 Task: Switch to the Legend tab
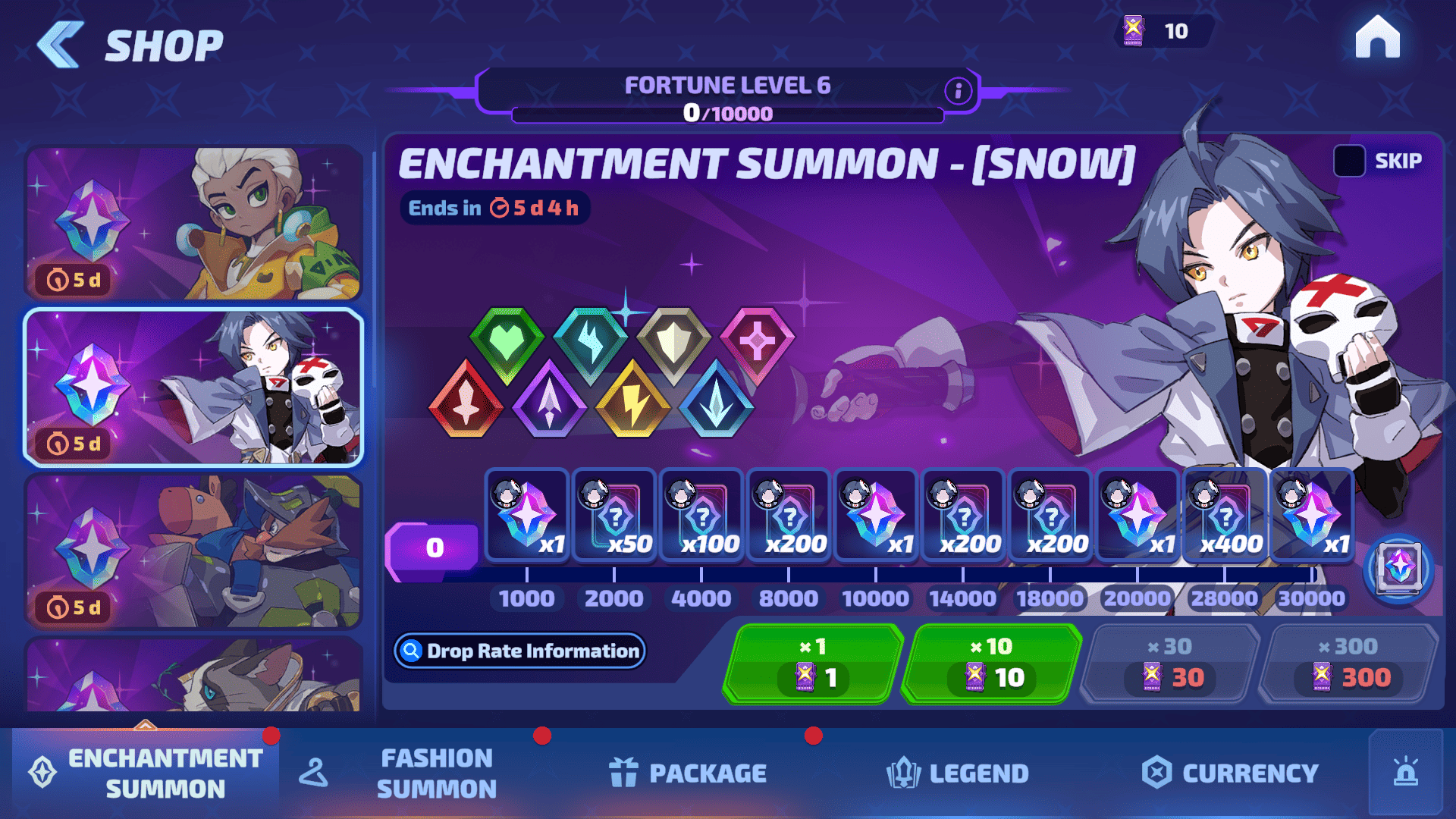click(958, 773)
